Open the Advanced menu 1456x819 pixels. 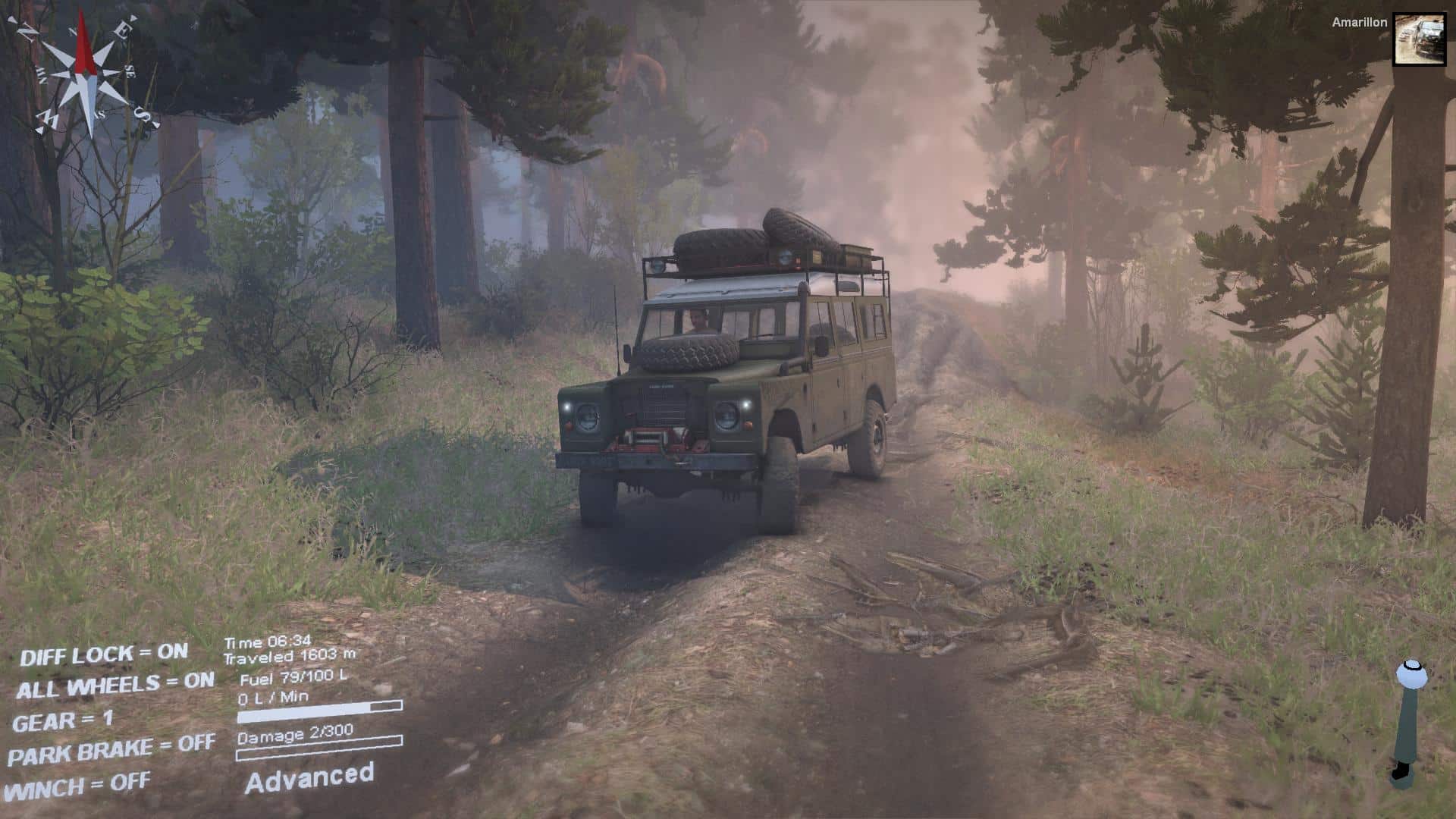click(x=309, y=778)
